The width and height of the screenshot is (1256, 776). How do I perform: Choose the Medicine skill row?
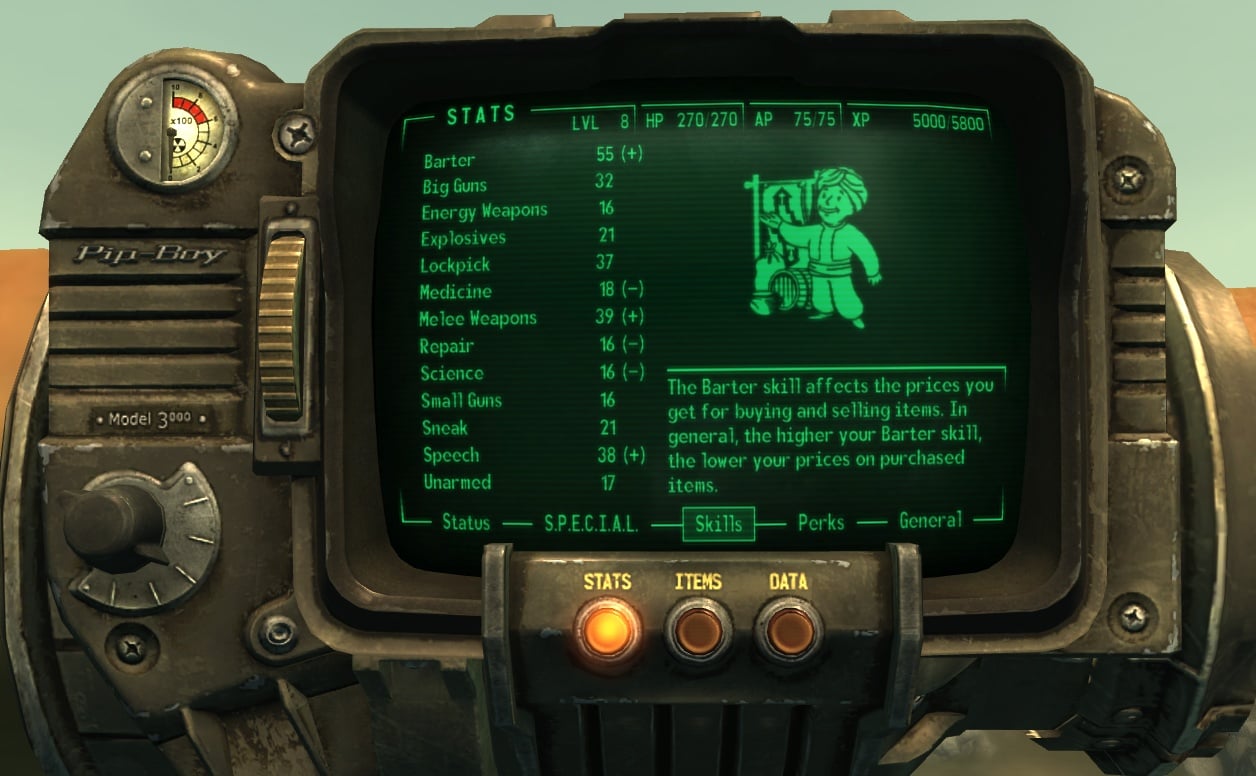click(x=456, y=292)
